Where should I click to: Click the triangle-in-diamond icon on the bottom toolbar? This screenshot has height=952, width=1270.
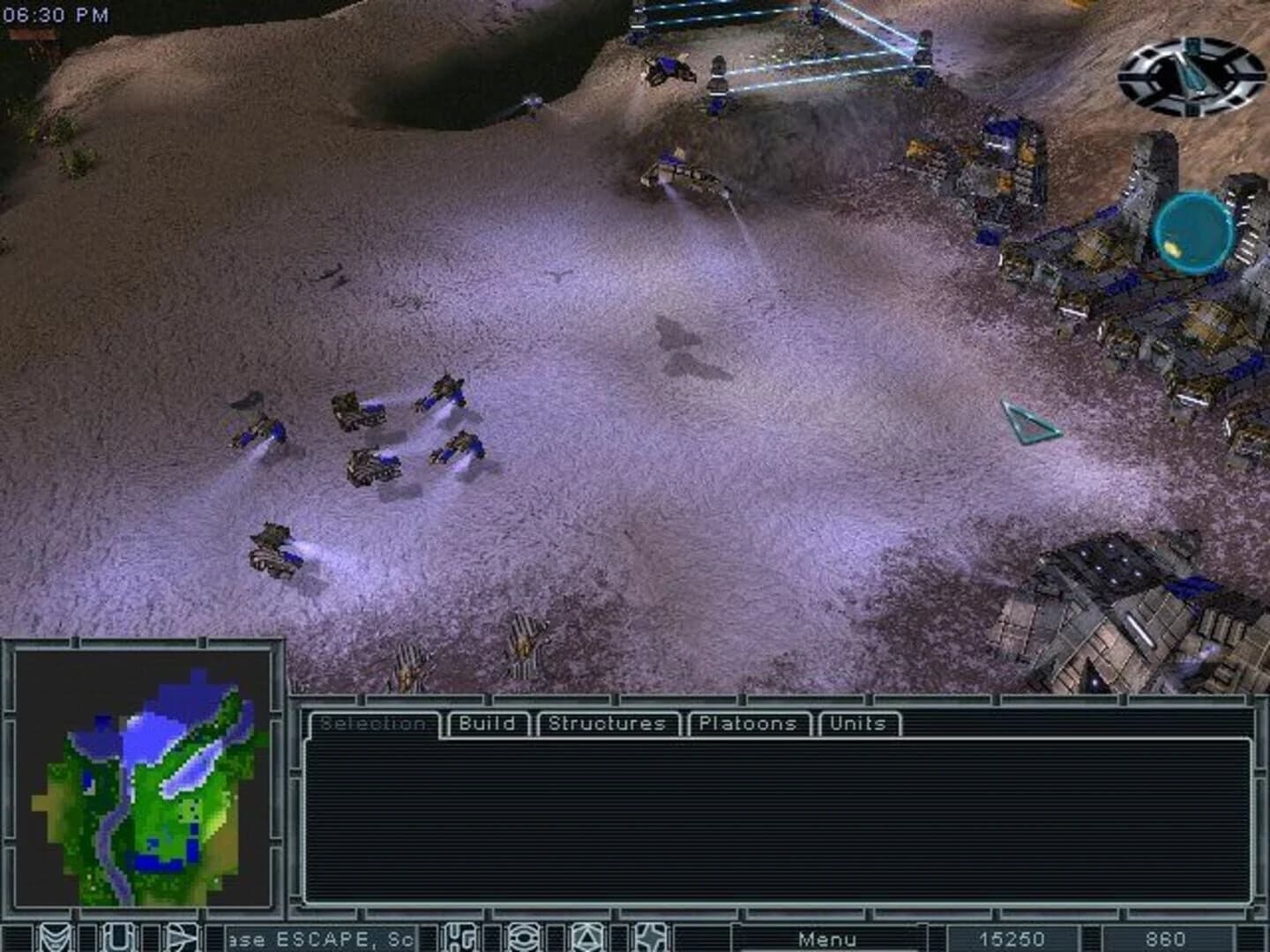click(587, 936)
